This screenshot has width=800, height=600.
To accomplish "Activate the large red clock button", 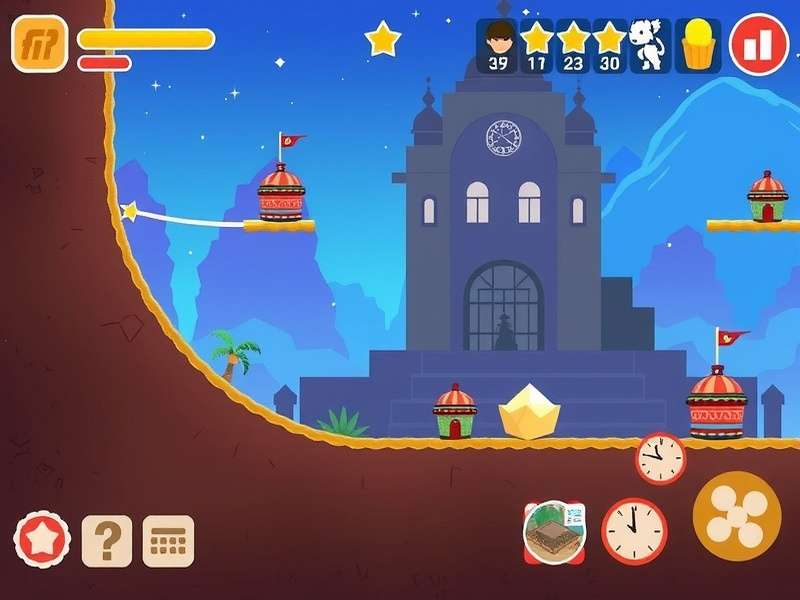I will point(634,531).
